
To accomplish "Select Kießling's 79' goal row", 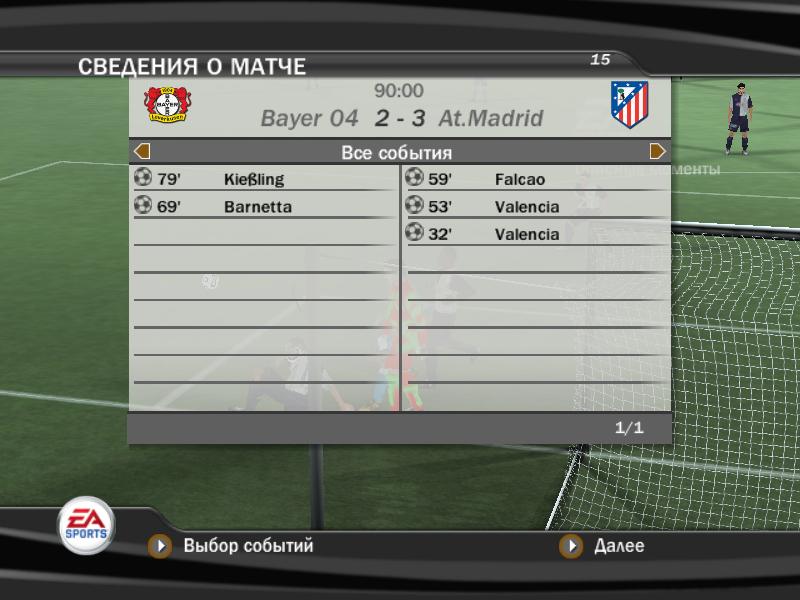I will (x=264, y=180).
